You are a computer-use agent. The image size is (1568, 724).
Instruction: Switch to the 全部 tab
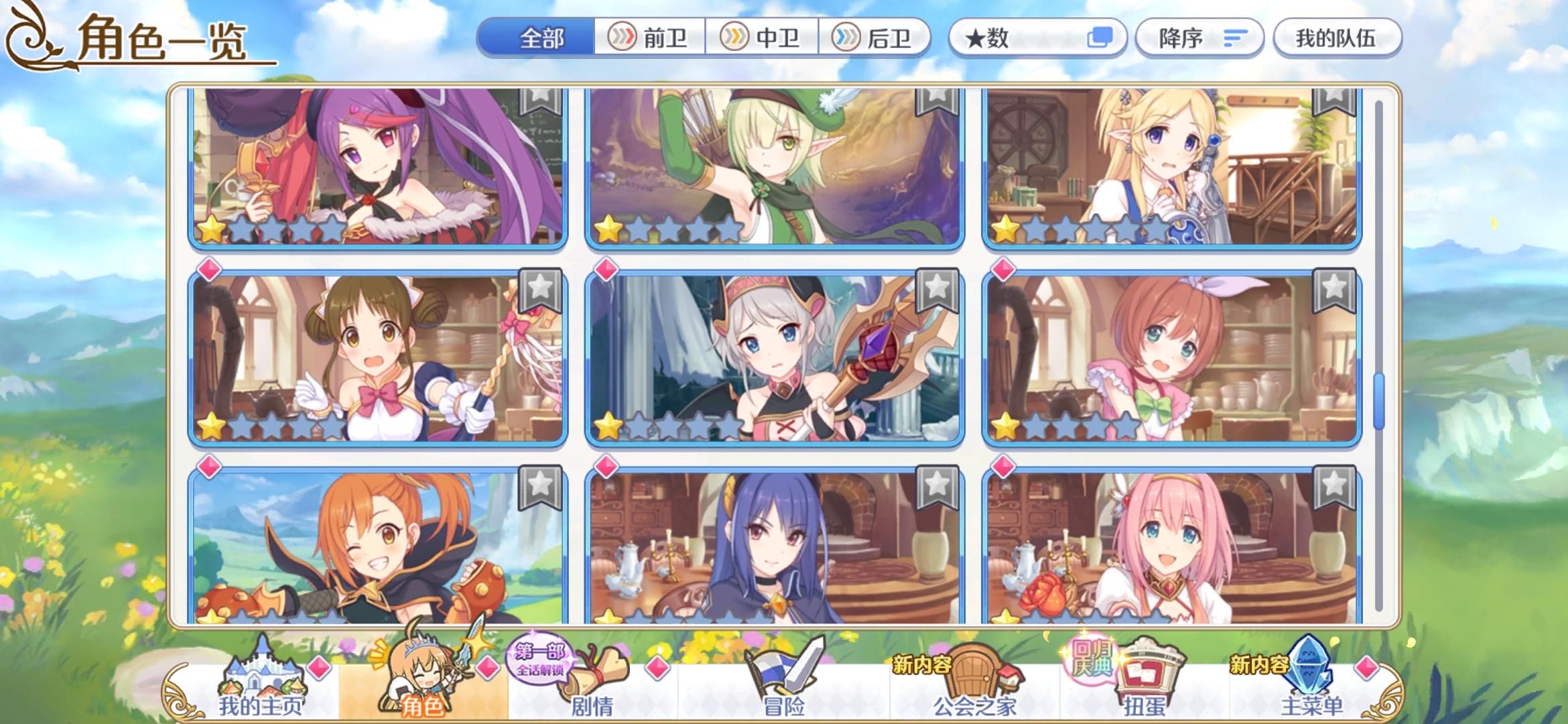tap(540, 38)
